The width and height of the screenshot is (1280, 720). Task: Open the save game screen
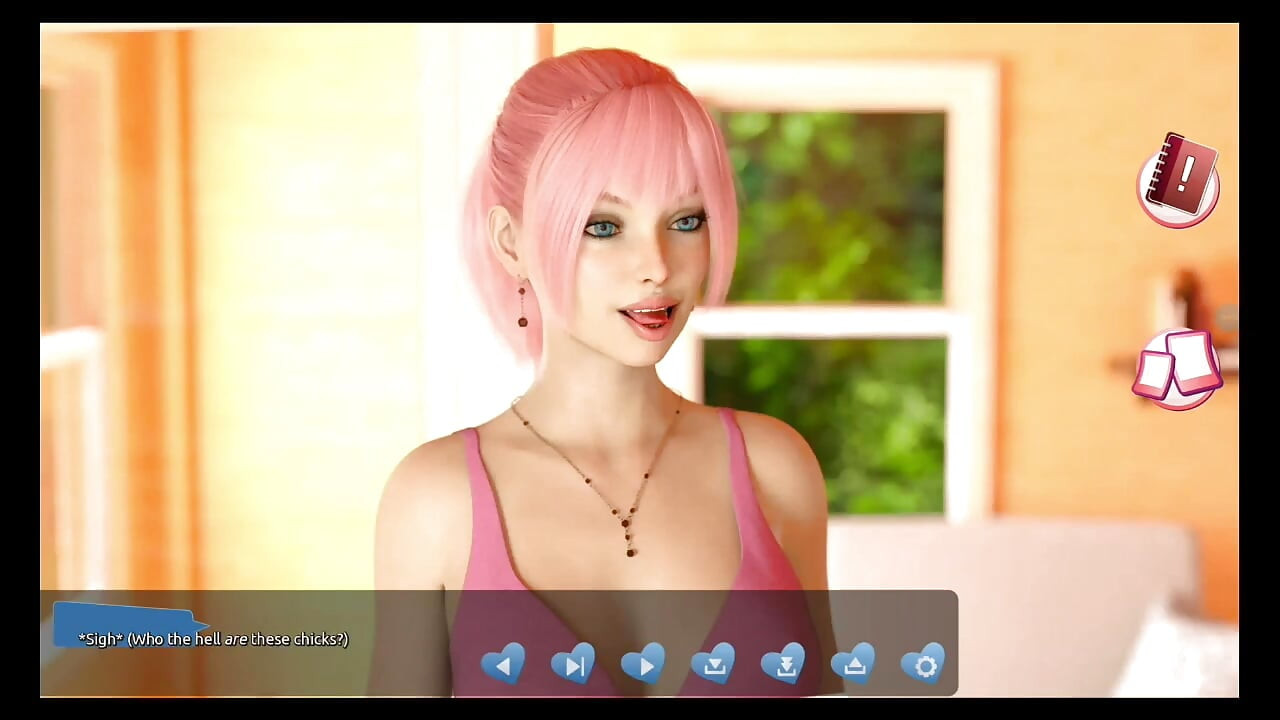[714, 664]
